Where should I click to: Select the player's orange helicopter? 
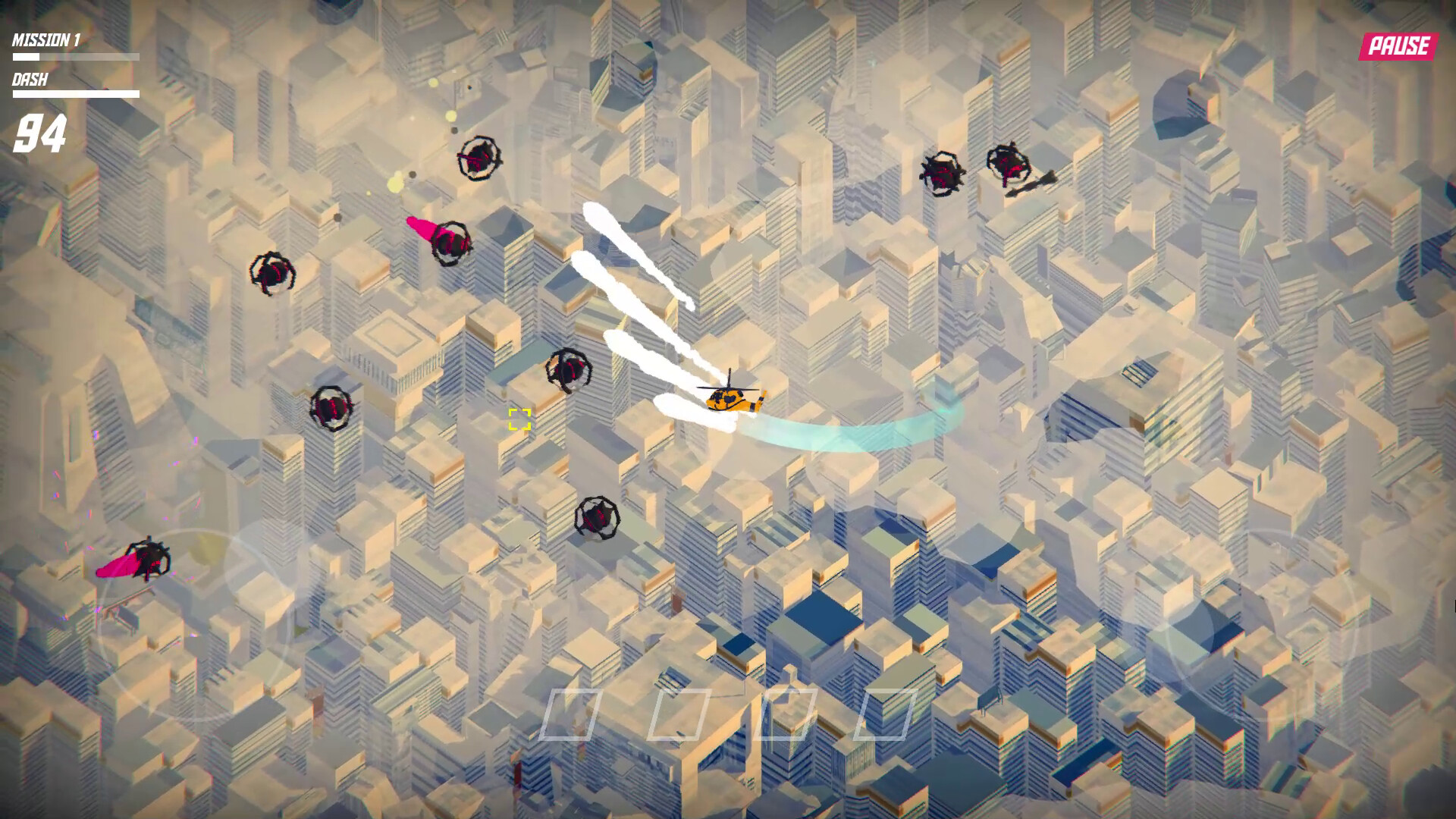[x=732, y=398]
